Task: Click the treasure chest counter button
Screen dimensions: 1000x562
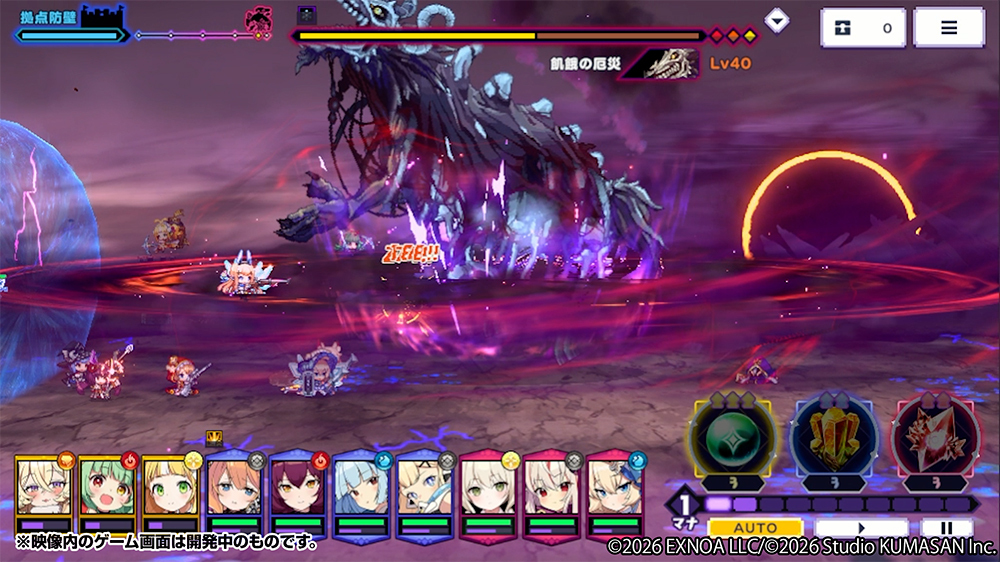Action: pos(863,28)
